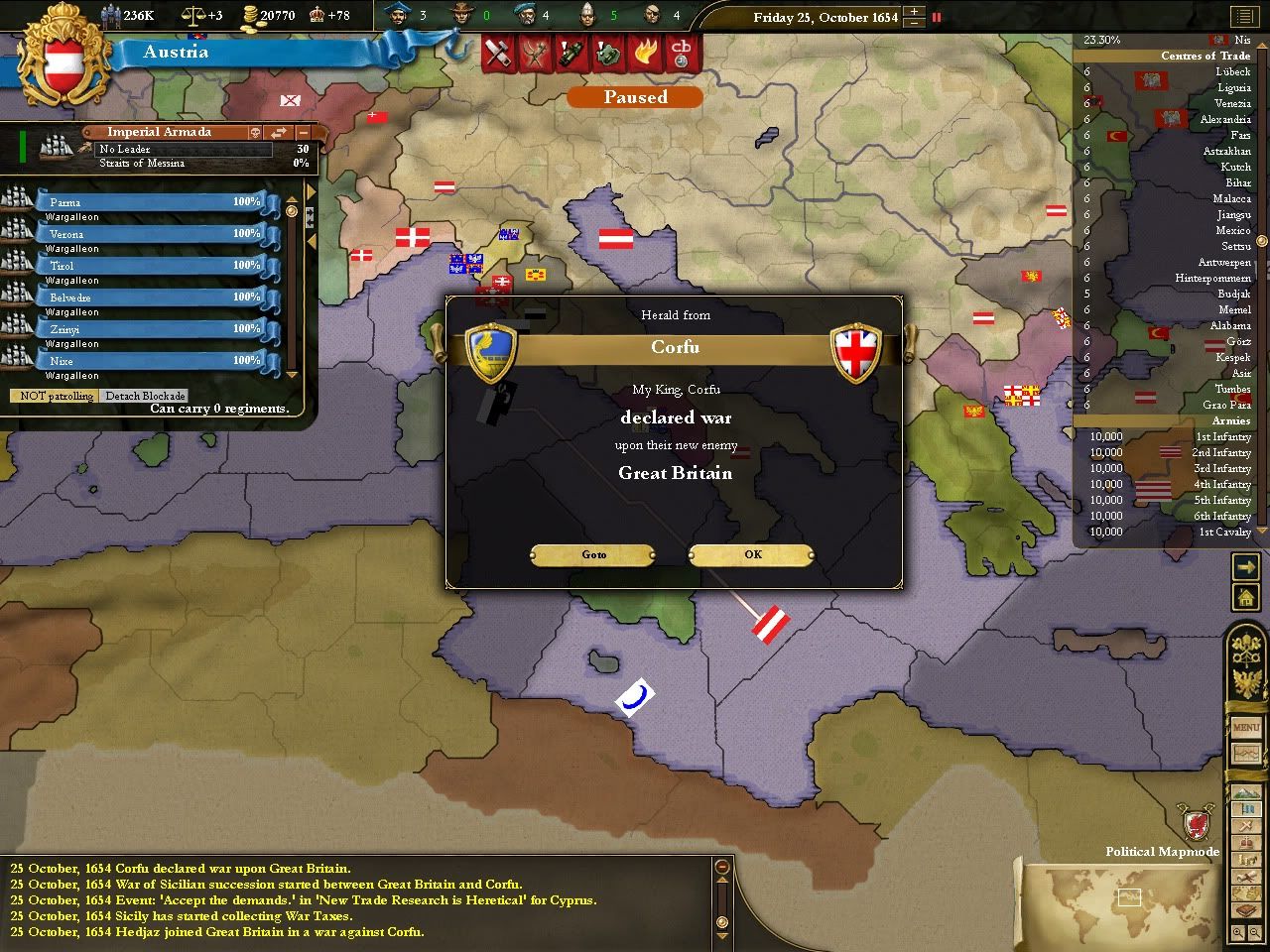Image resolution: width=1270 pixels, height=952 pixels.
Task: Confirm the war herald with OK
Action: click(x=752, y=554)
